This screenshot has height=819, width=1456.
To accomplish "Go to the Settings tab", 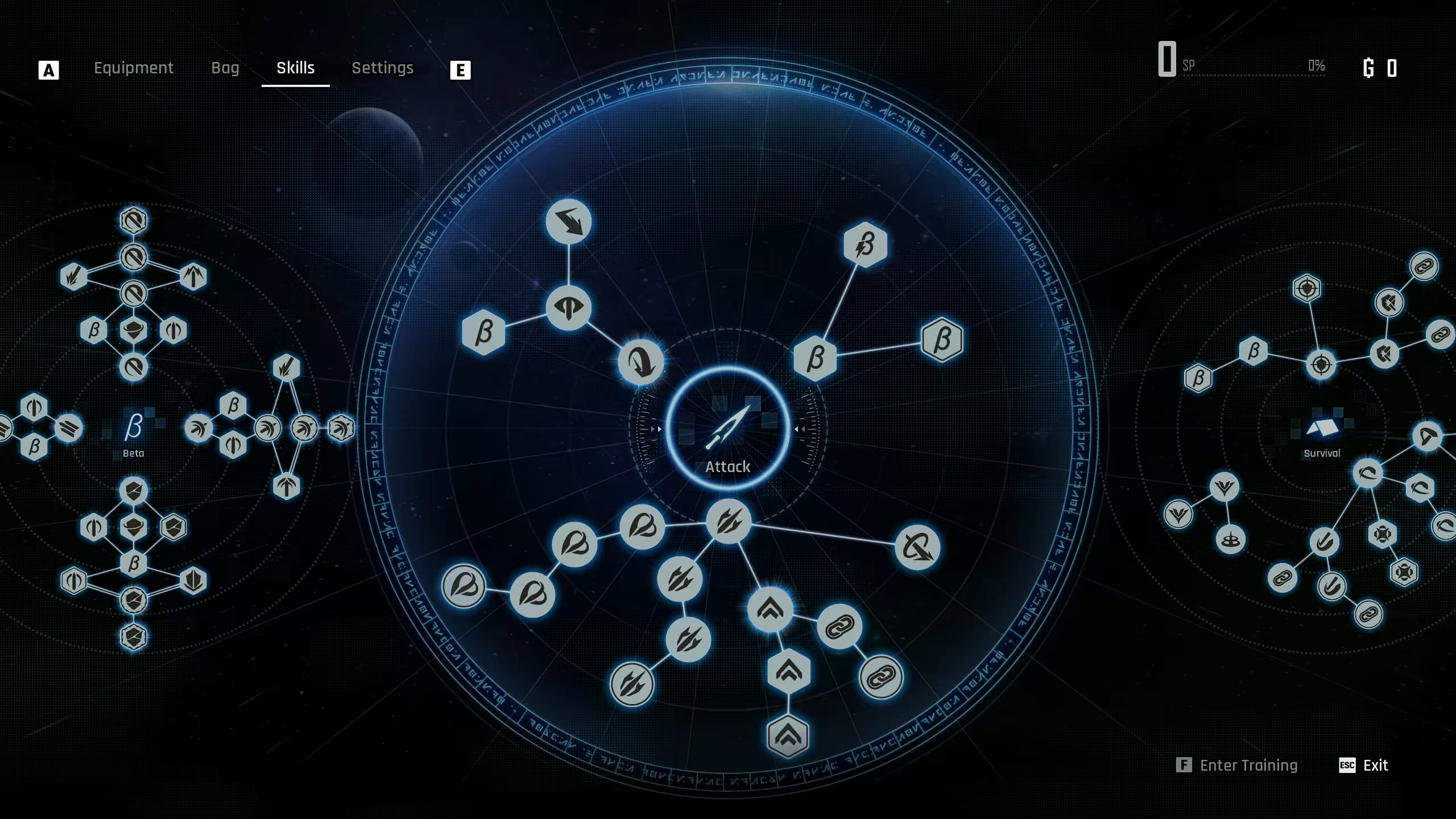I will [382, 68].
